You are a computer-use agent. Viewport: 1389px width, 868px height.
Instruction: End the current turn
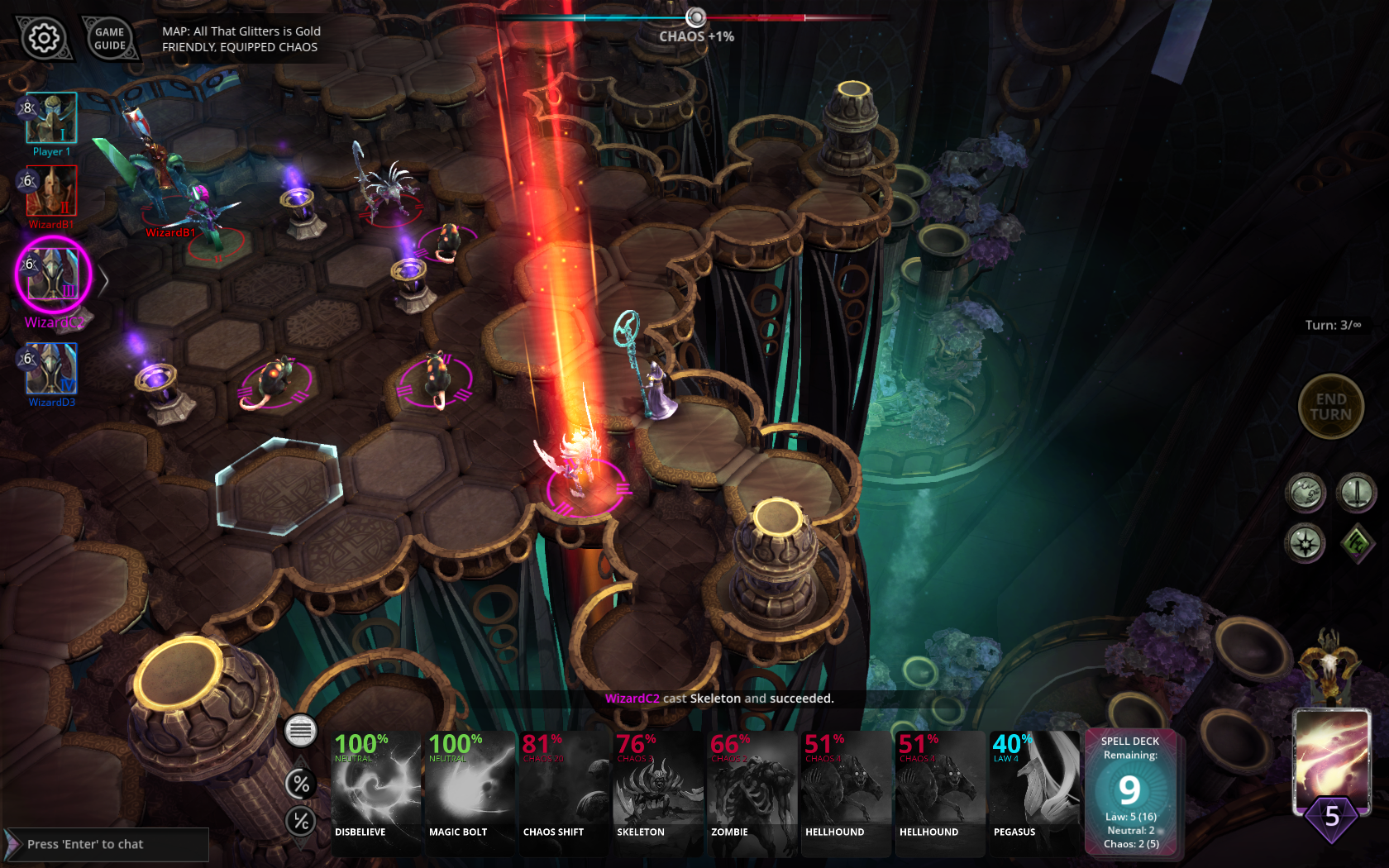pos(1330,407)
